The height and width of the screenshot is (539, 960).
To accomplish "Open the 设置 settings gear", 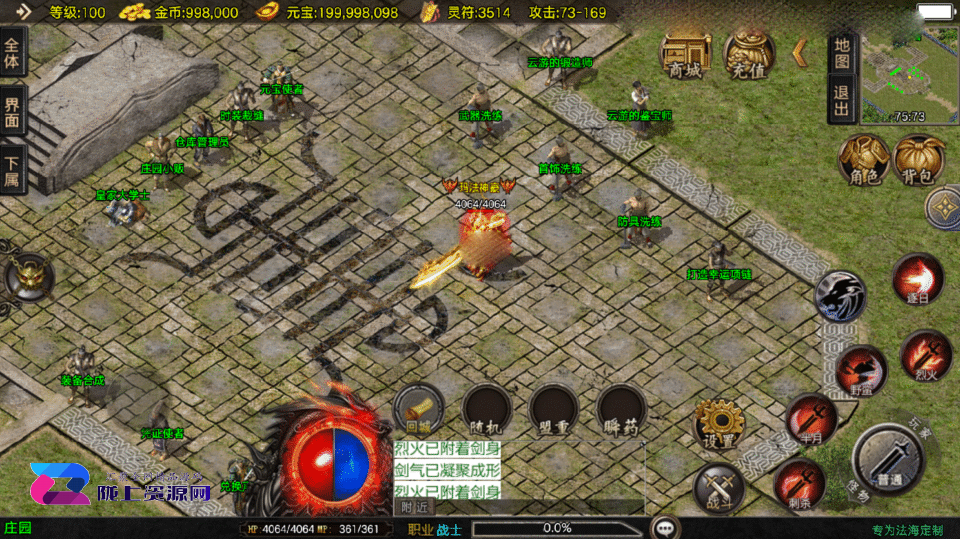I will 718,423.
